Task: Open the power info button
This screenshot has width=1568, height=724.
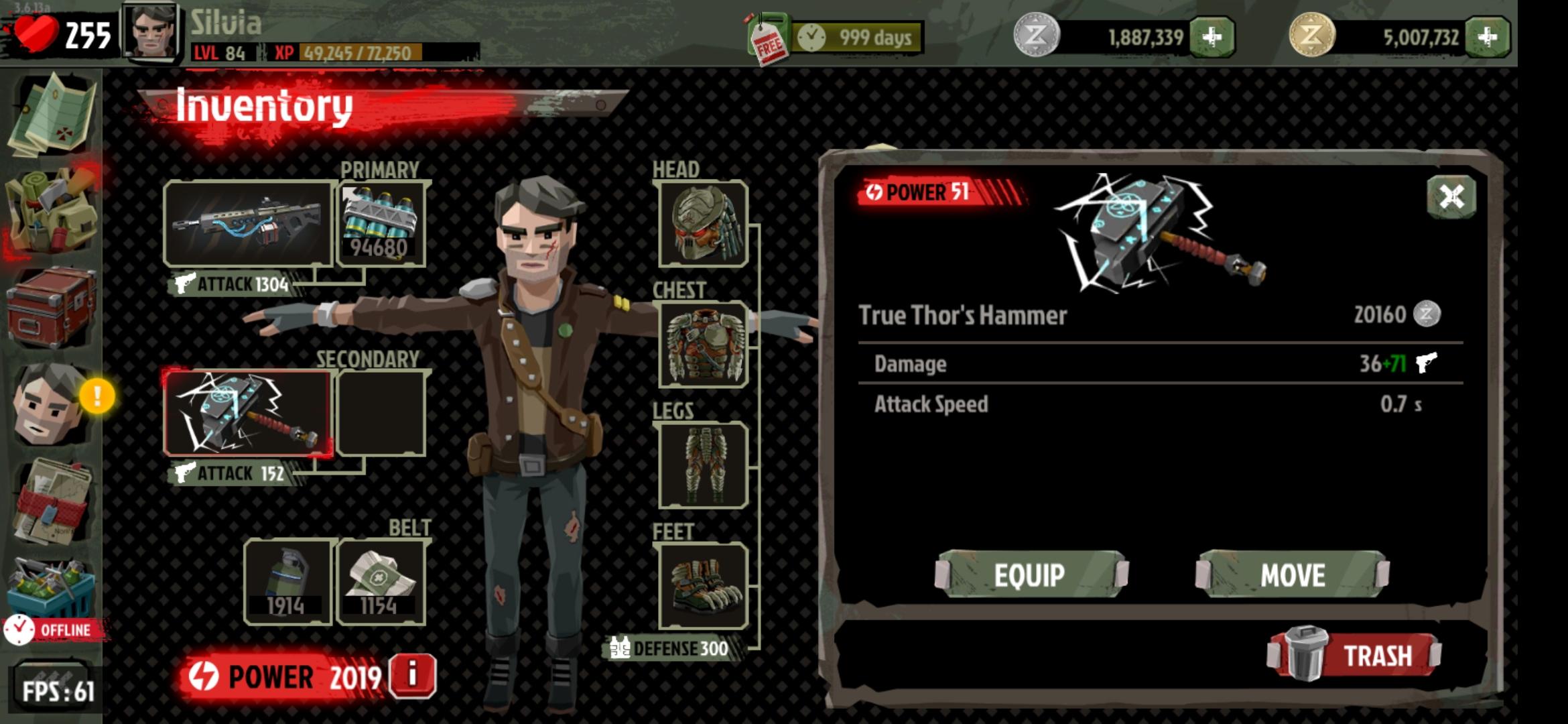Action: [x=413, y=675]
